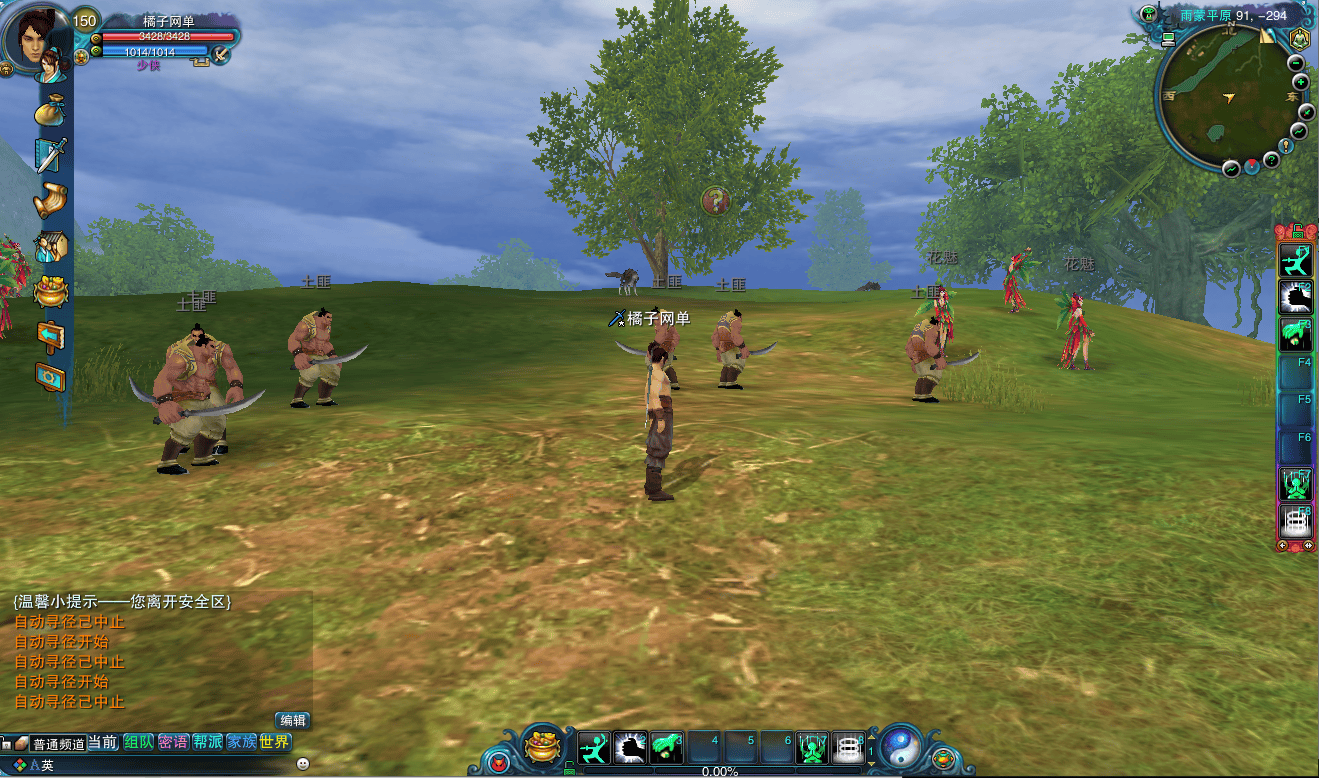
Task: Activate the green running figure skill in F1
Action: [x=1295, y=260]
